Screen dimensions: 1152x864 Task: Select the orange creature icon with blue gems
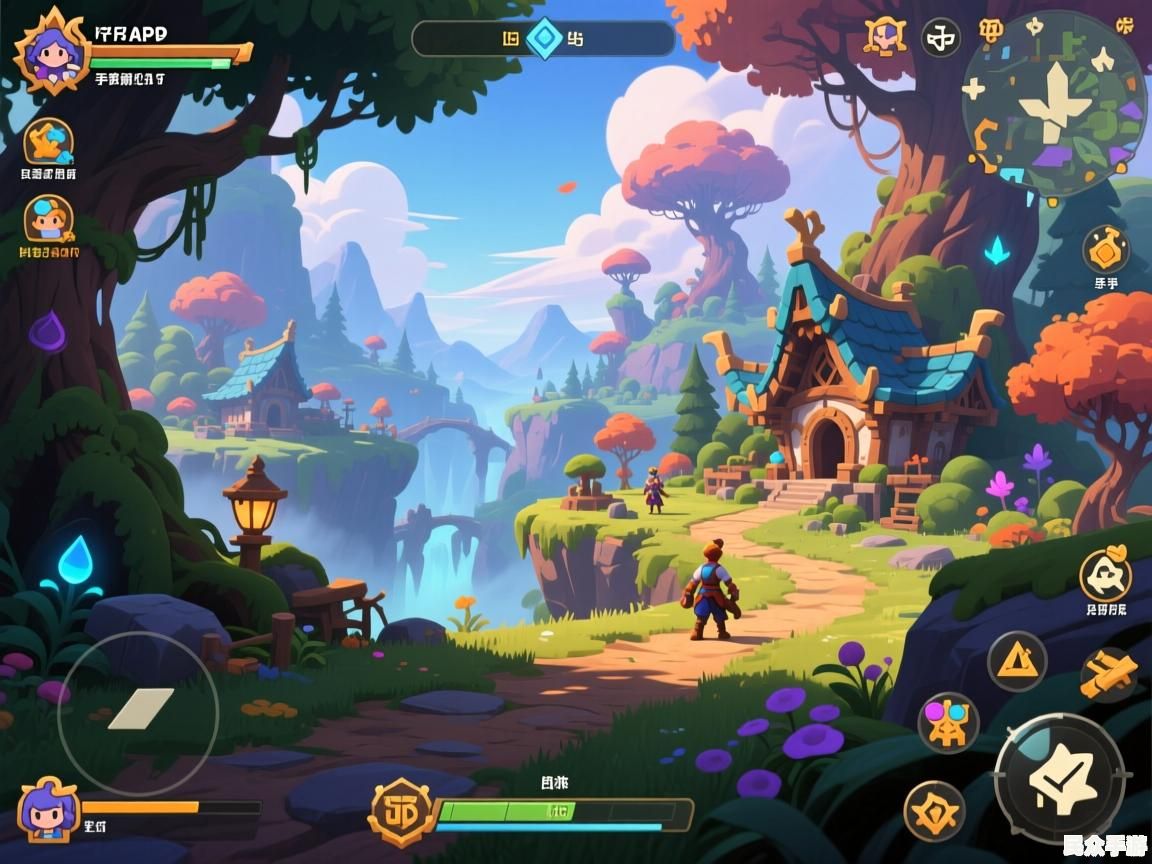[x=48, y=142]
